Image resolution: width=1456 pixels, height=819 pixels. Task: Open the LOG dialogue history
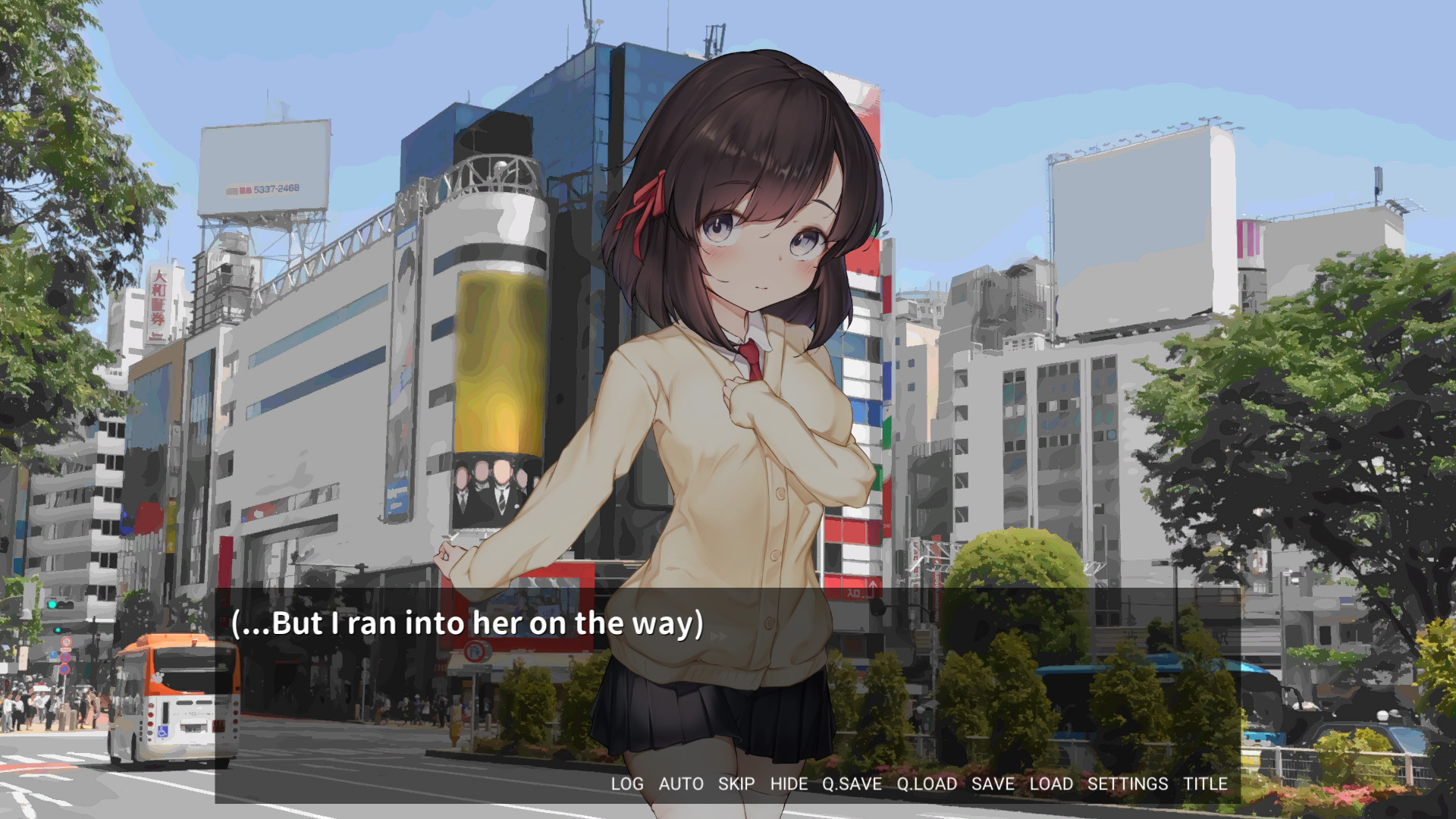(627, 784)
